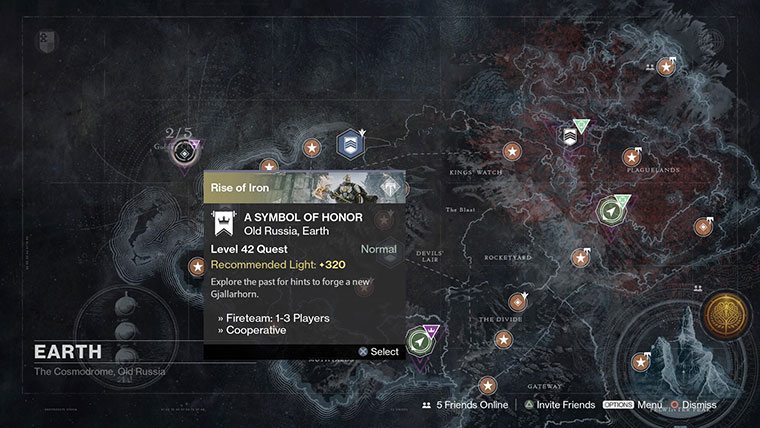Select the golden tree emblem node
Screen dimensions: 760x428
click(724, 312)
